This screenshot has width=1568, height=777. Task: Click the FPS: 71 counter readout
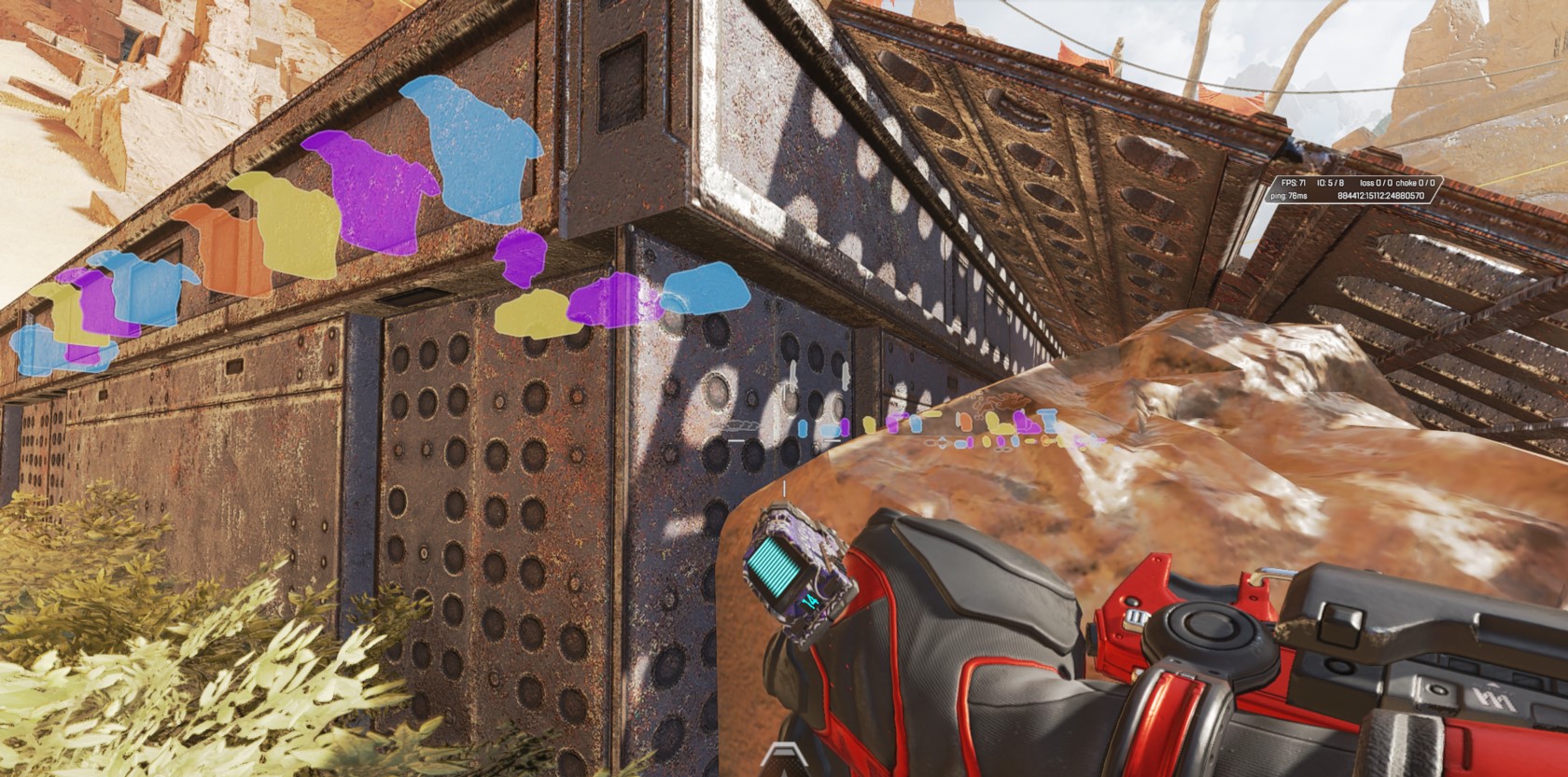pyautogui.click(x=1293, y=183)
